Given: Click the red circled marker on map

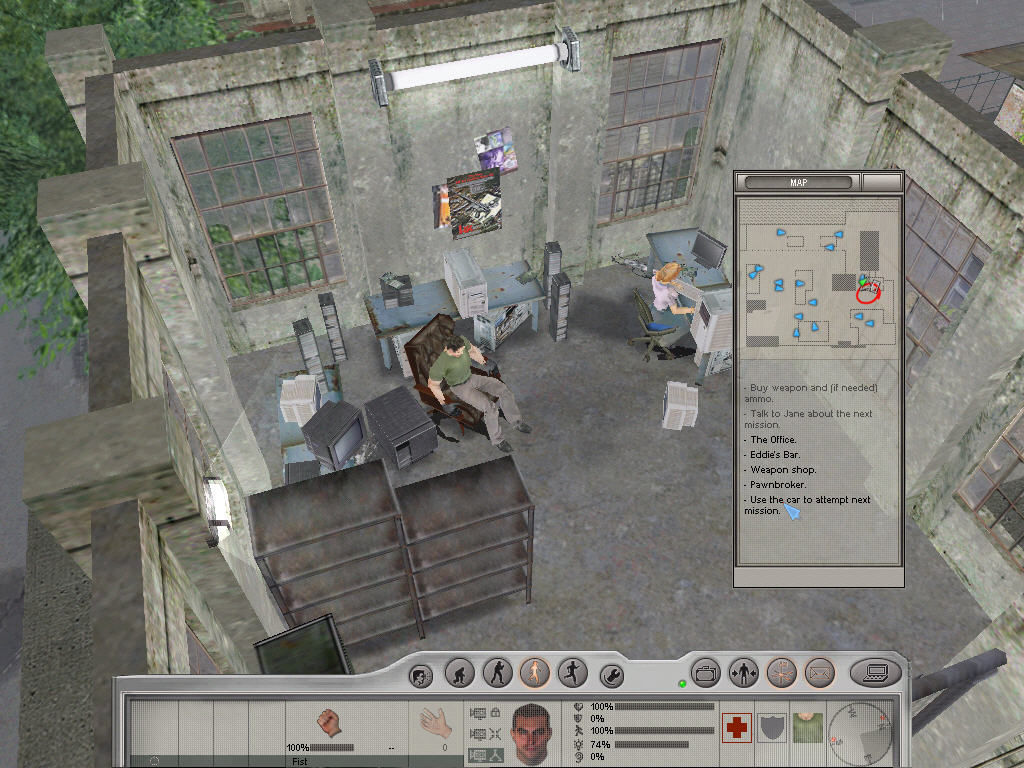Looking at the screenshot, I should 868,291.
